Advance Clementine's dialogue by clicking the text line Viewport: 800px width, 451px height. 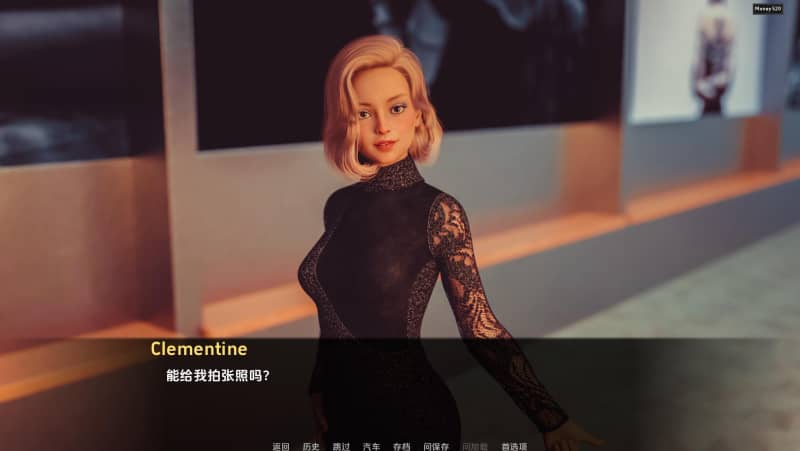click(218, 376)
